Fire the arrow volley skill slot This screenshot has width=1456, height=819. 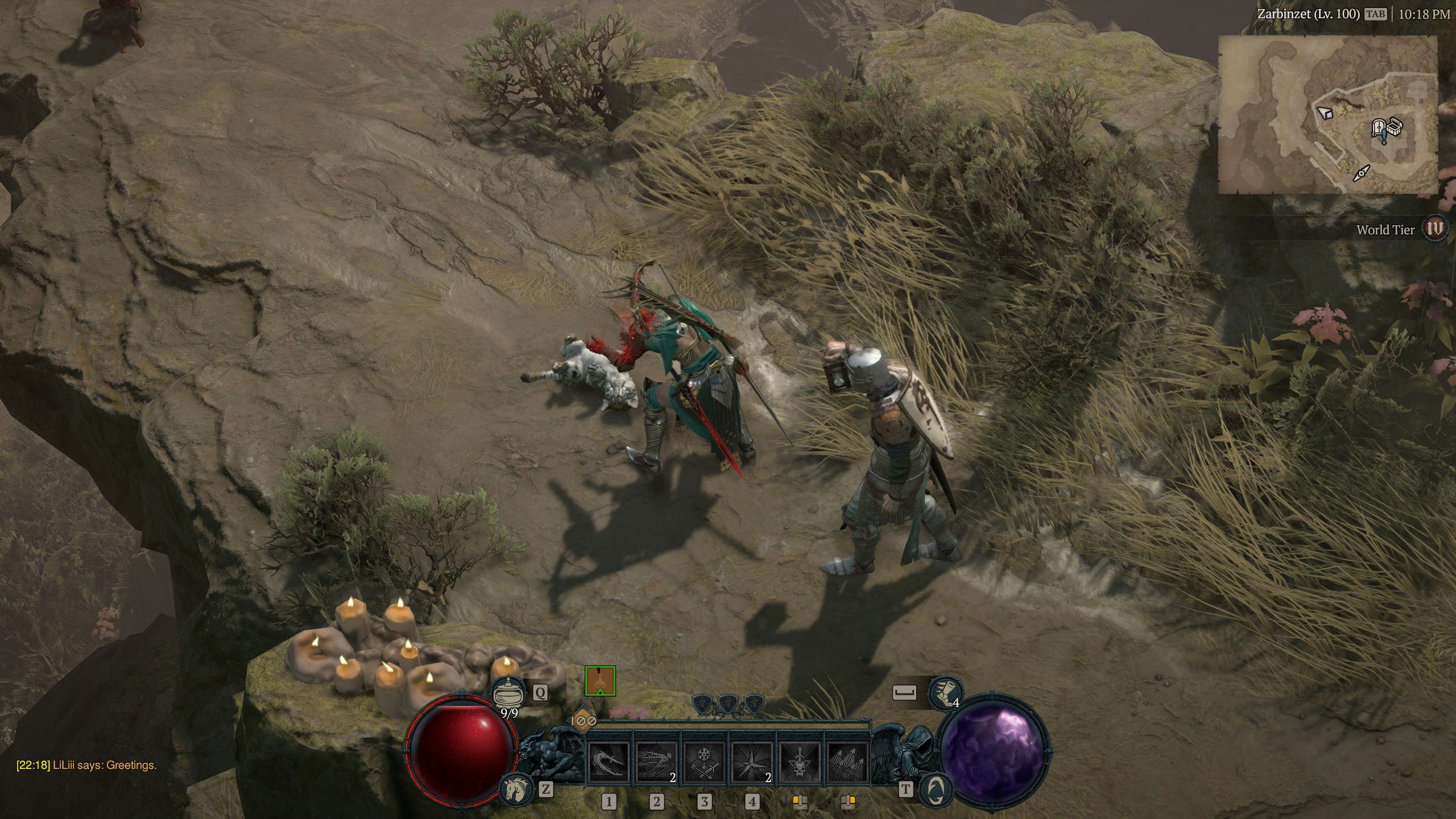point(847,763)
